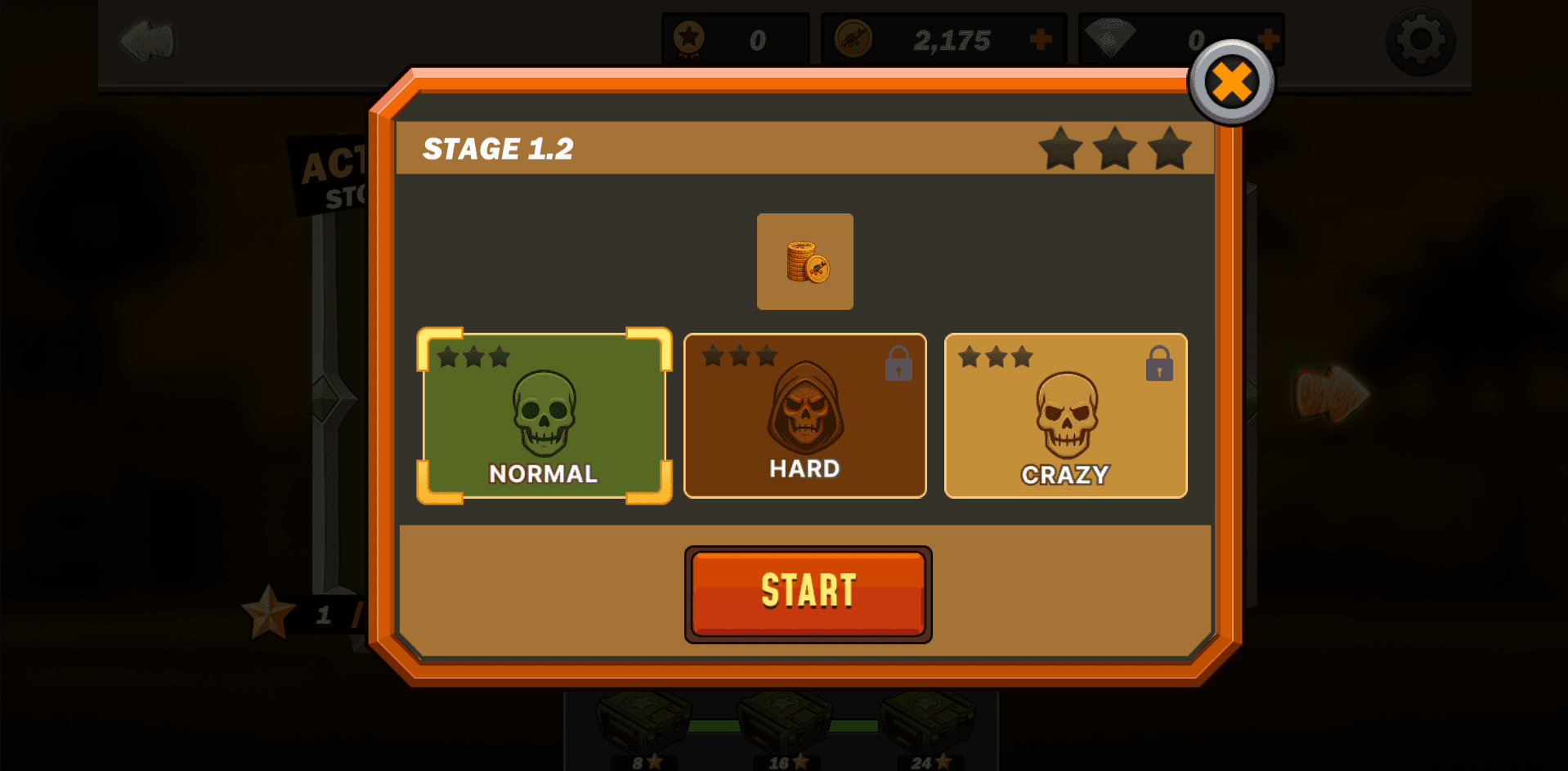The width and height of the screenshot is (1568, 771).
Task: Click the star currency icon in the top bar
Action: pos(691,37)
